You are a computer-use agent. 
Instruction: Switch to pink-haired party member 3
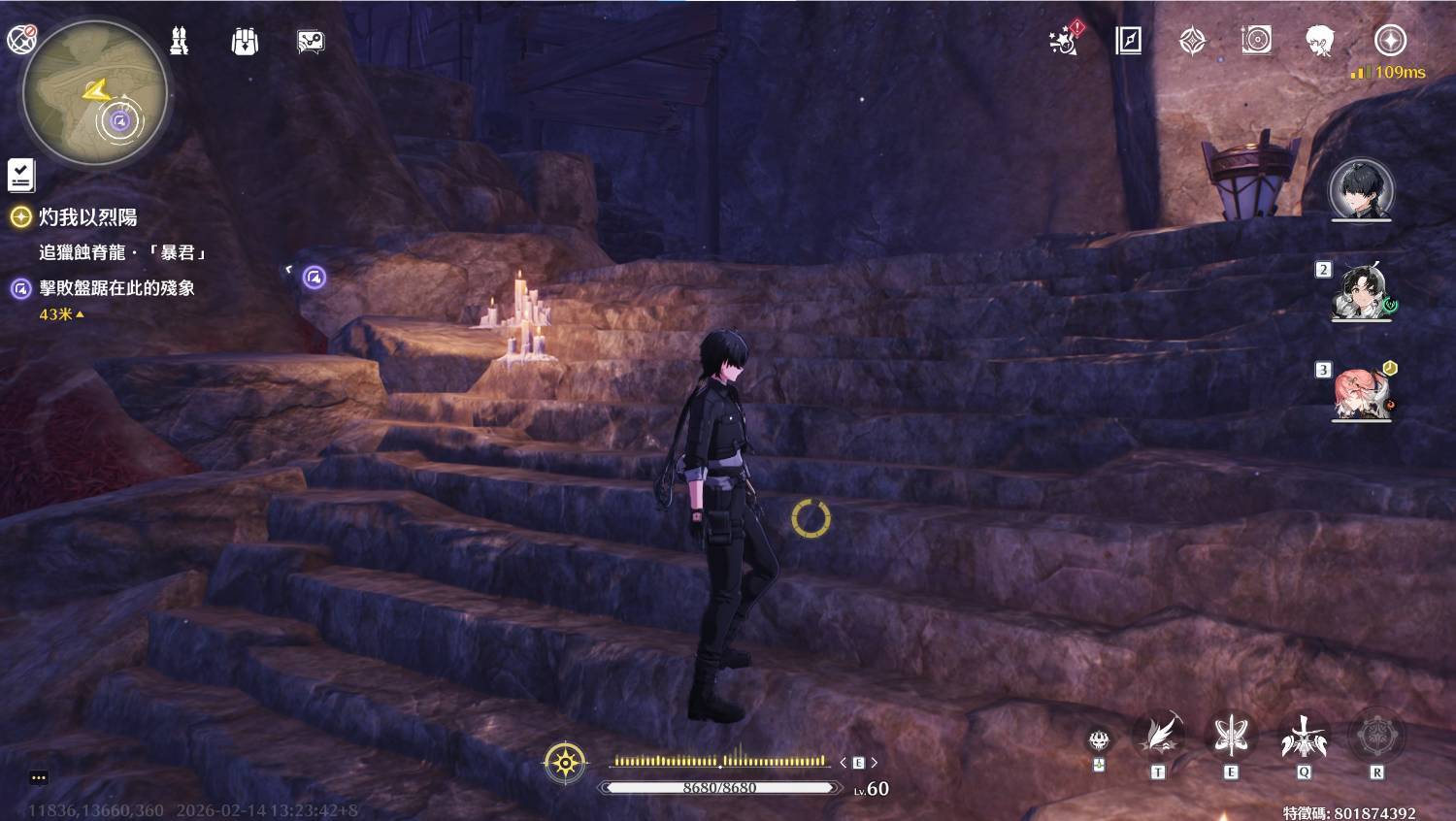1361,392
